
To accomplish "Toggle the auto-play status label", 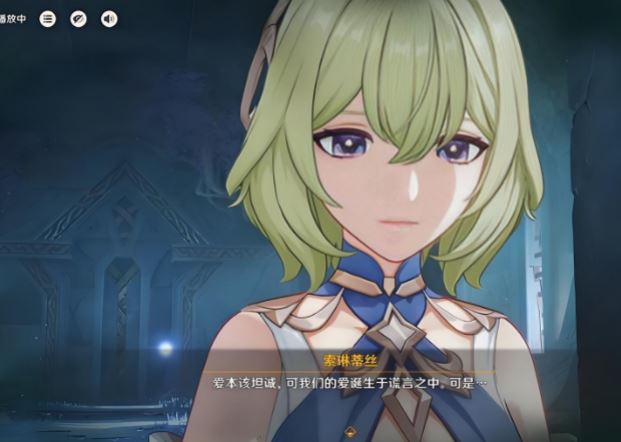I will (x=13, y=18).
